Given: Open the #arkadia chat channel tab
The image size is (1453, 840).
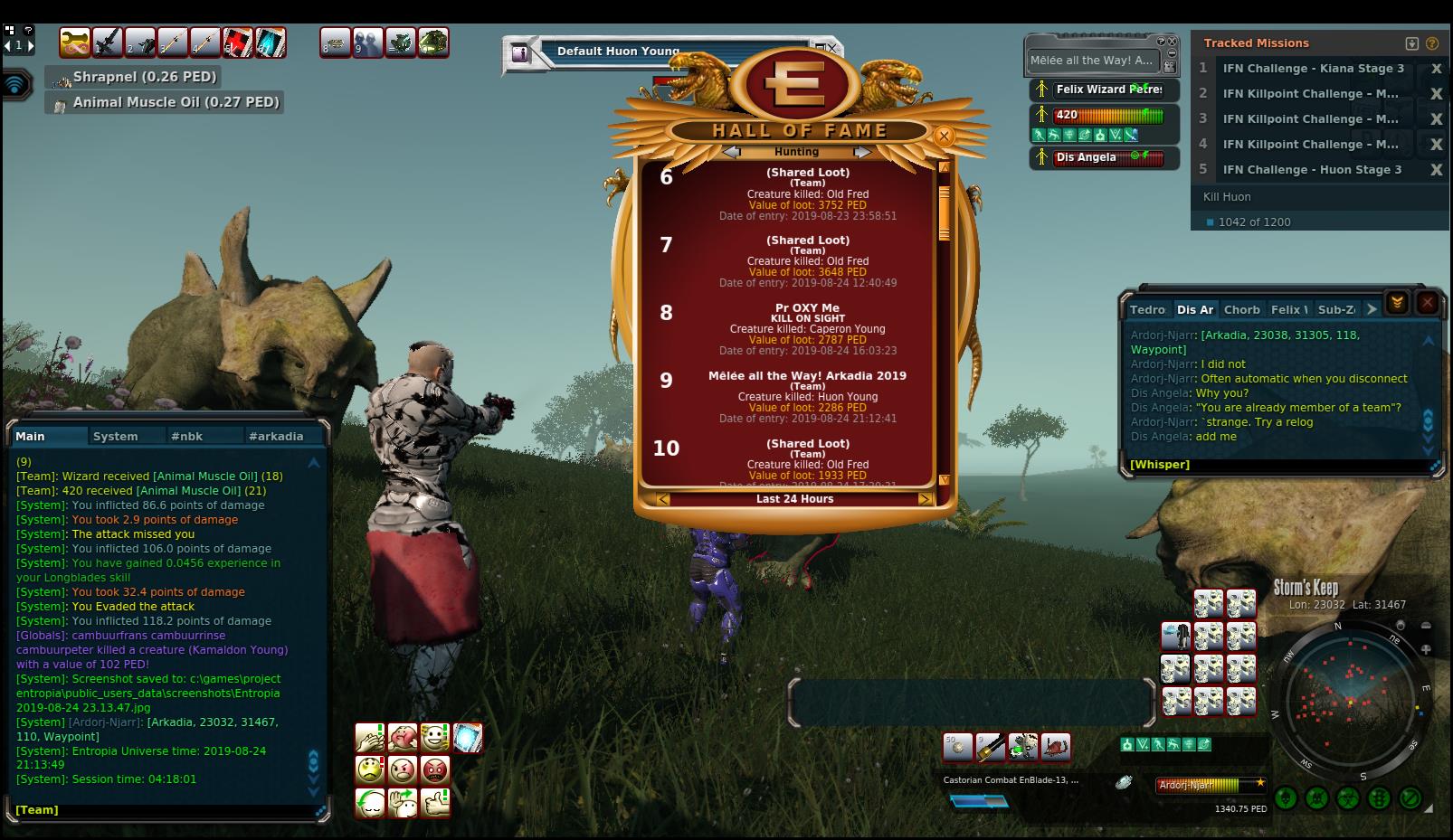Looking at the screenshot, I should 276,436.
